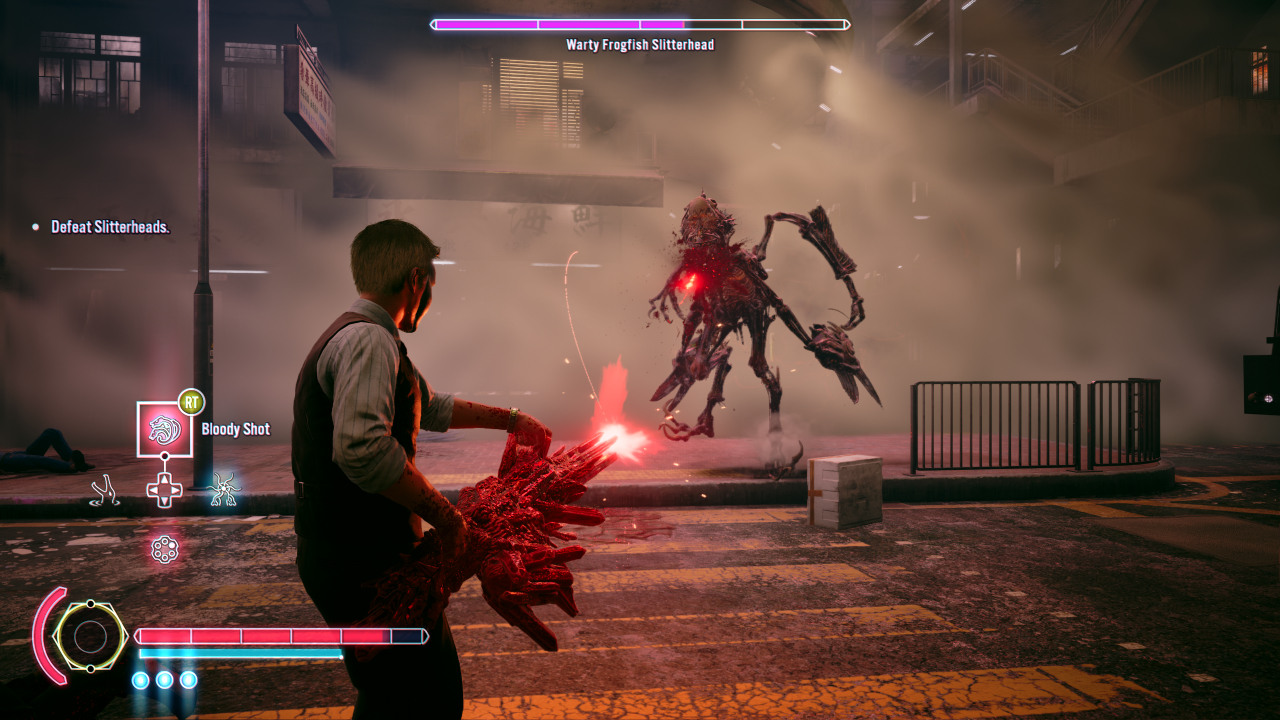The image size is (1280, 720).
Task: Select the upside-down legs skill icon
Action: (x=106, y=489)
